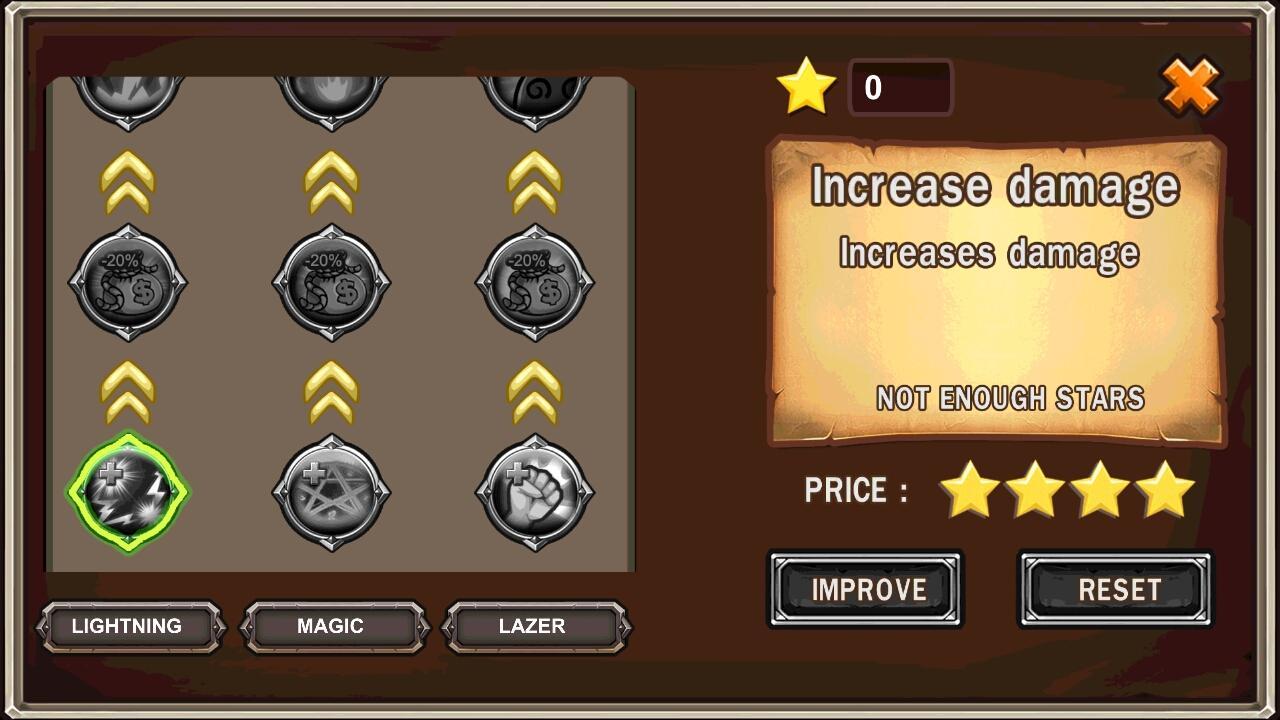Click the yellow star beside the counter
Viewport: 1280px width, 720px height.
[x=806, y=85]
